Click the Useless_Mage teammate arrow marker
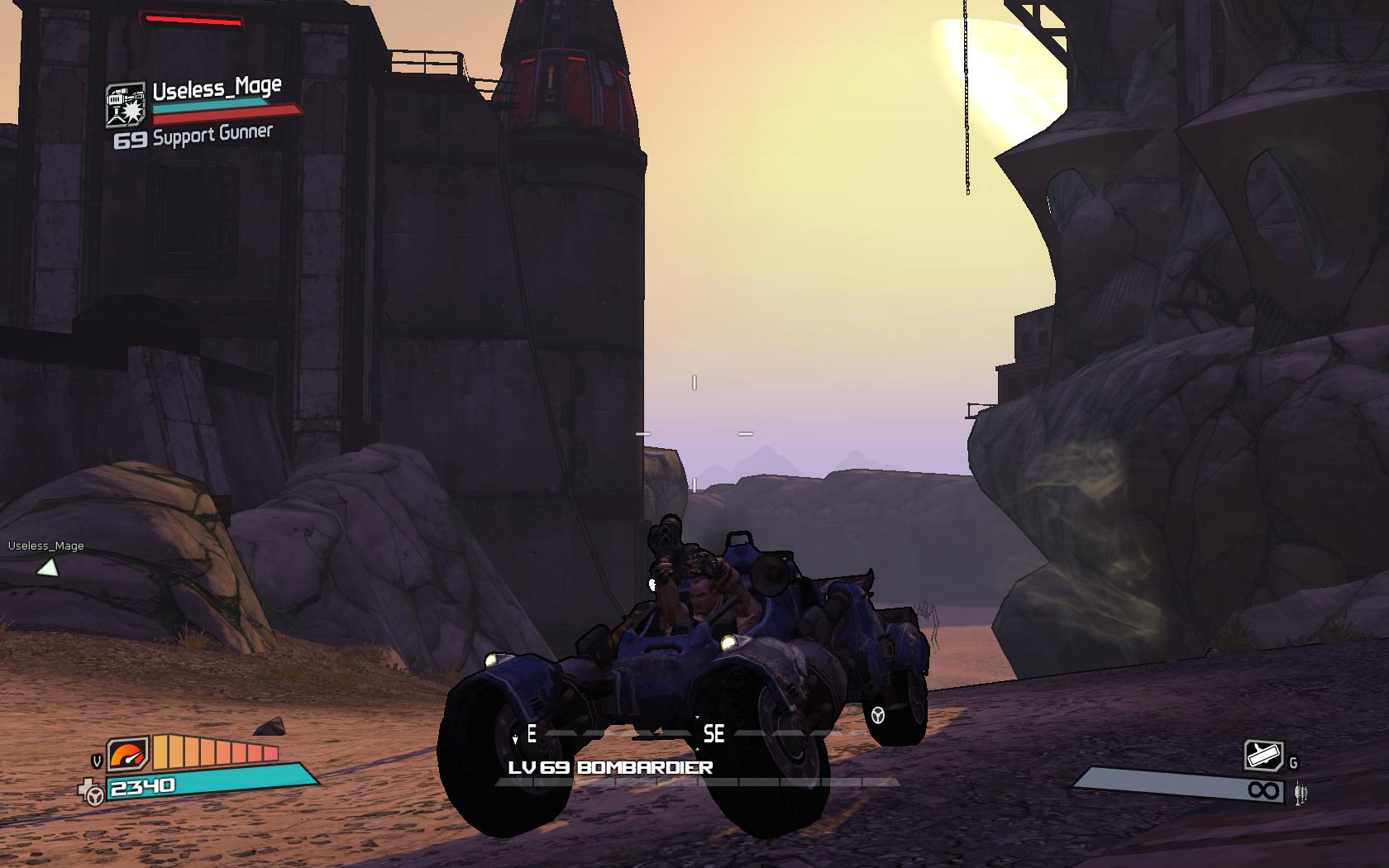Viewport: 1389px width, 868px height. [x=48, y=568]
